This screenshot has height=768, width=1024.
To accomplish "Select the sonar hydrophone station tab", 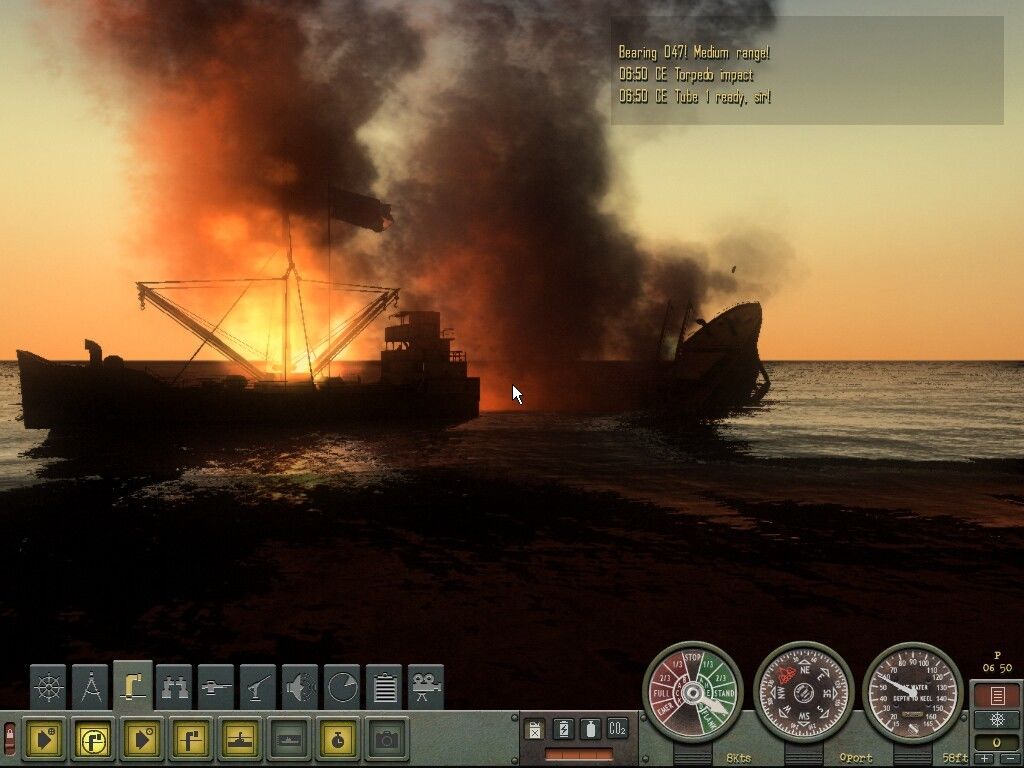I will coord(300,687).
